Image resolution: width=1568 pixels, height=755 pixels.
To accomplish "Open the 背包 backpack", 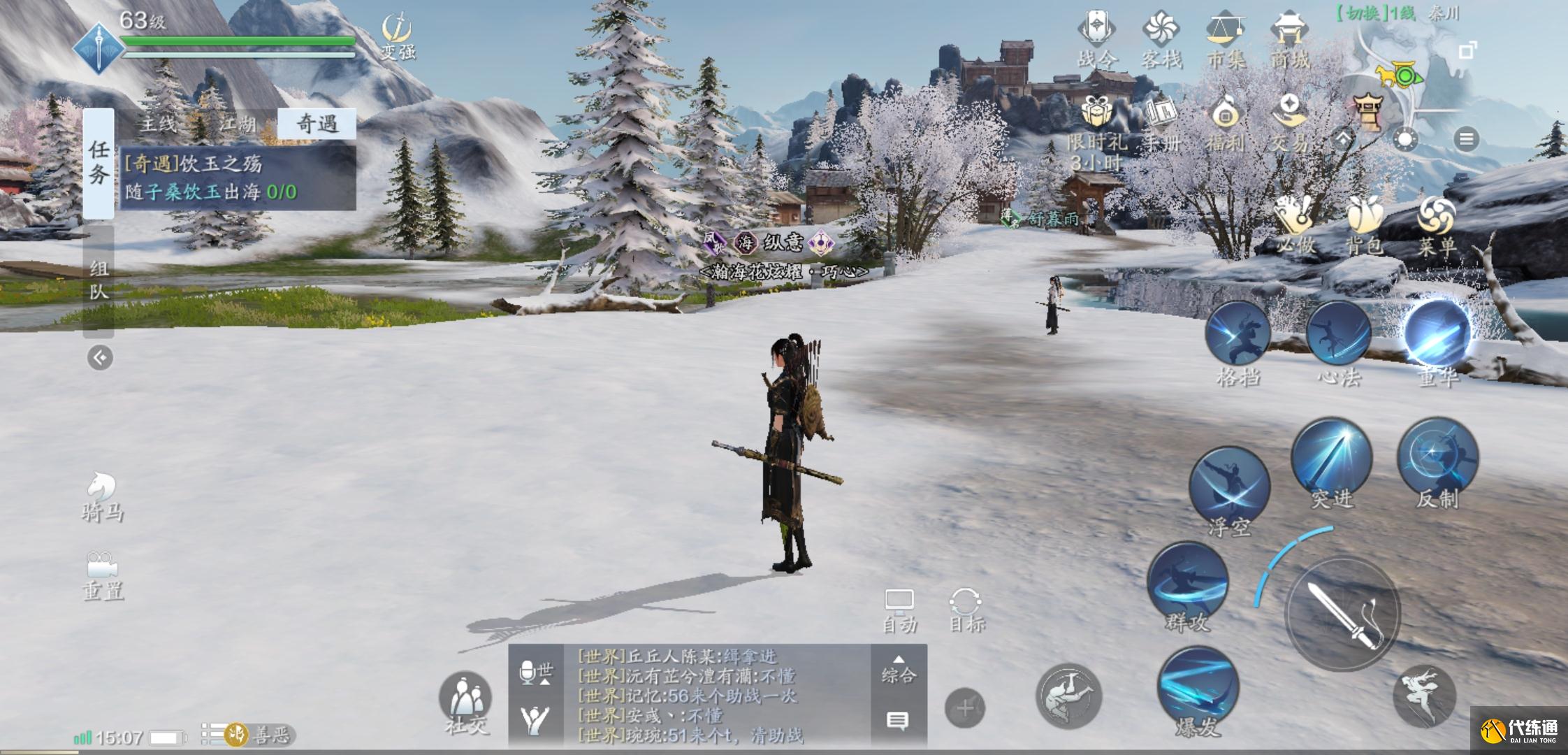I will coord(1363,224).
